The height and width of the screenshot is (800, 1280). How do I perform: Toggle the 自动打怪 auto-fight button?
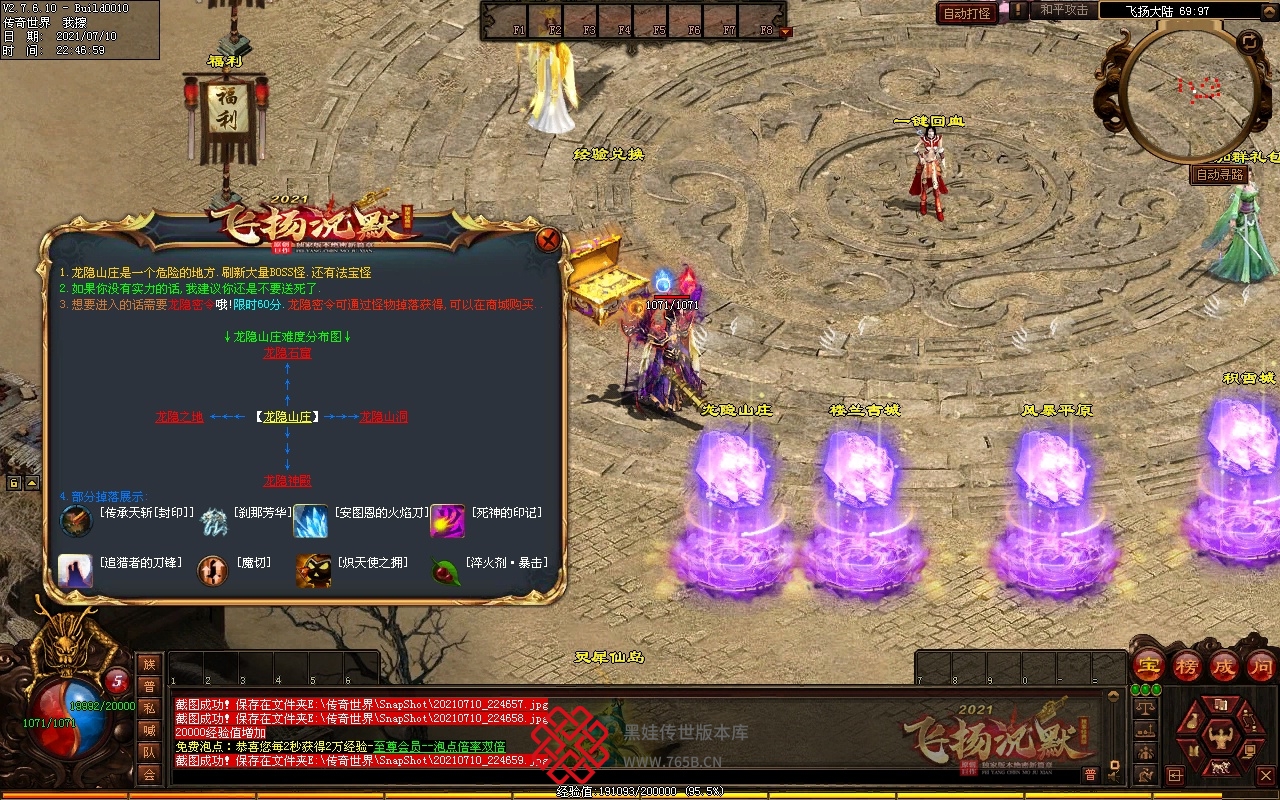[x=967, y=13]
